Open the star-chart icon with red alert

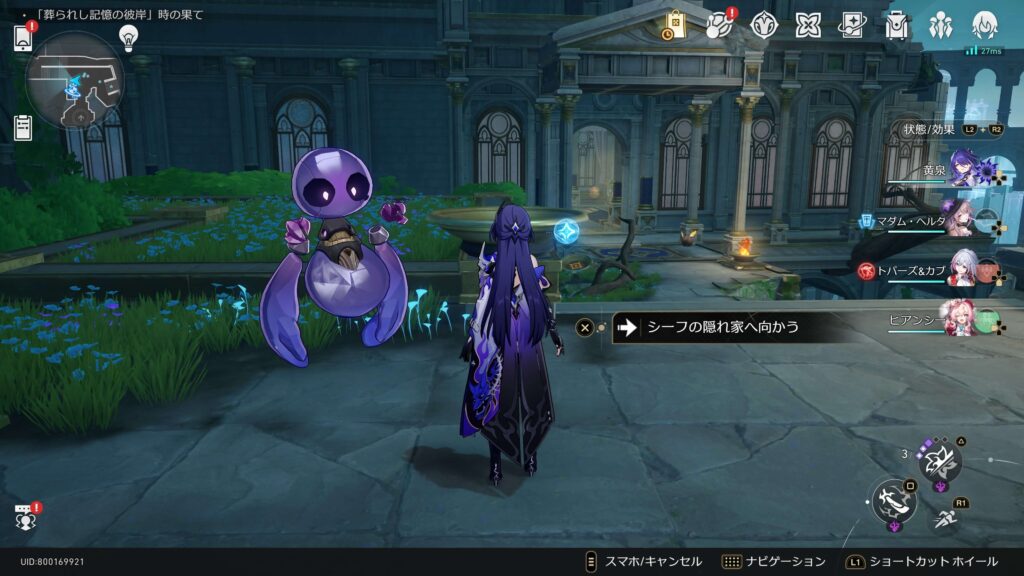(x=719, y=25)
